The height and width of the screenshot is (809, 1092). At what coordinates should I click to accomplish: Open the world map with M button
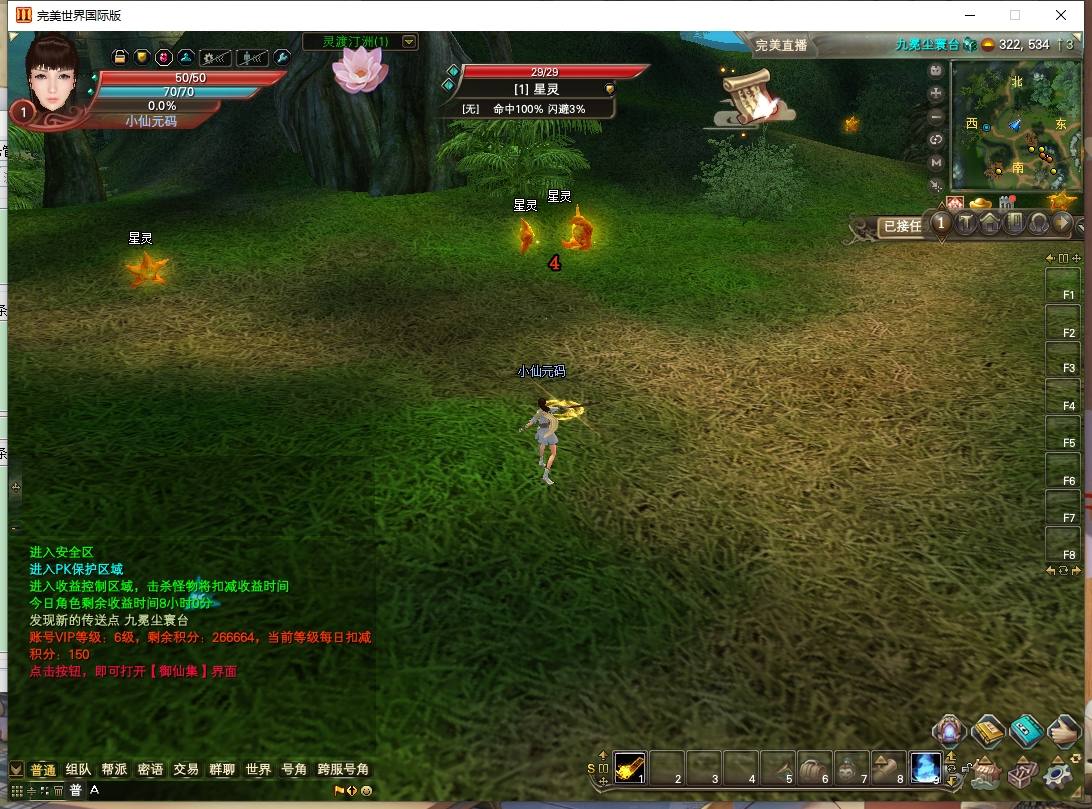[936, 162]
